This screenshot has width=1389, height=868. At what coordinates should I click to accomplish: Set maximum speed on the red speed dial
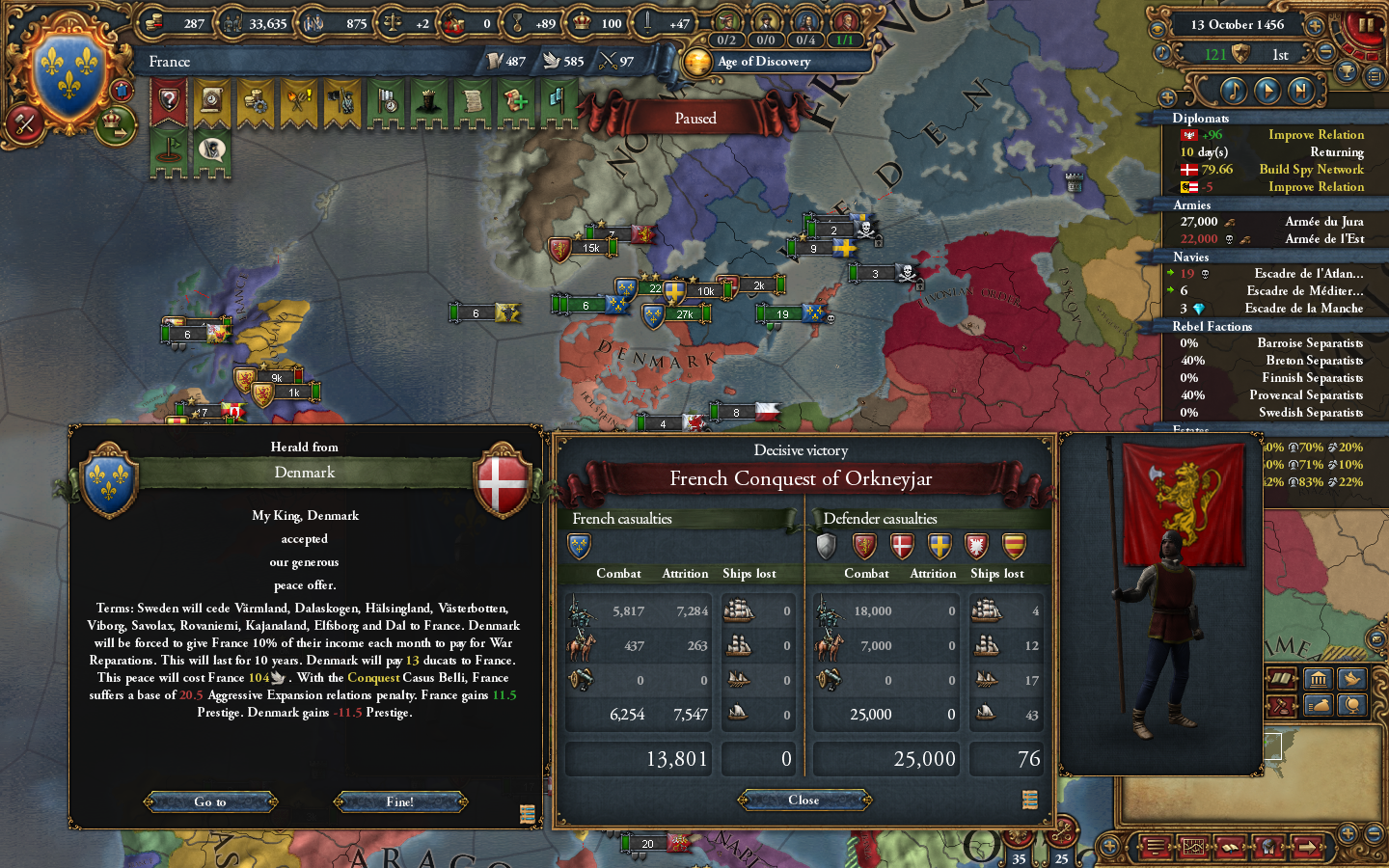[1374, 55]
